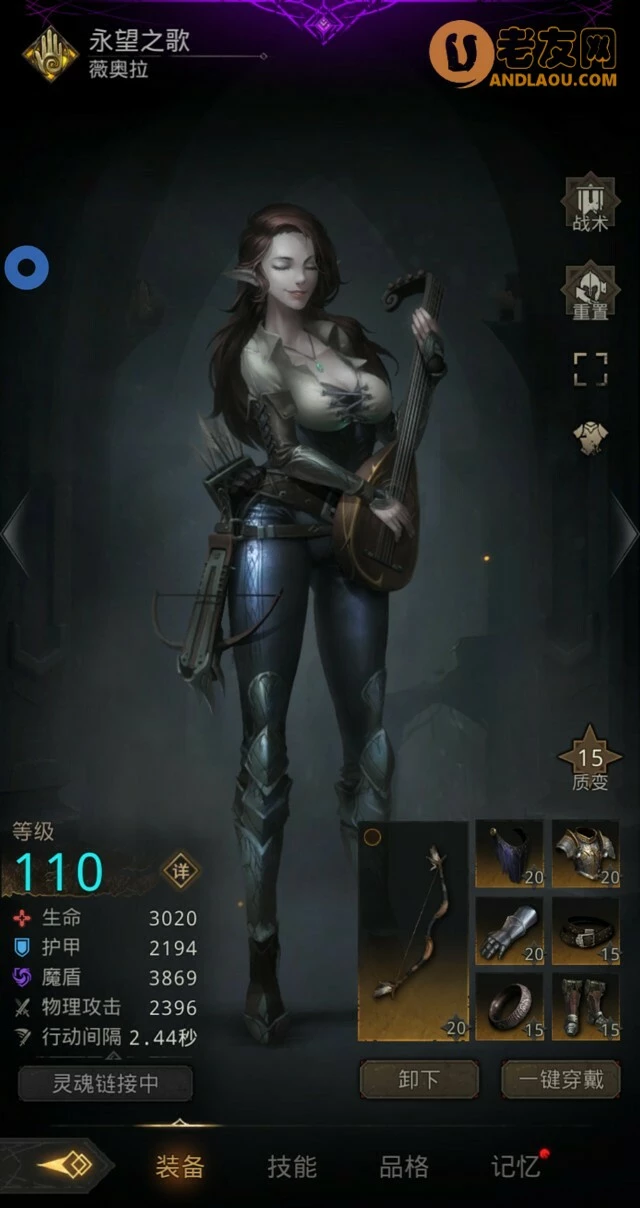Image resolution: width=640 pixels, height=1208 pixels.
Task: Switch to the 记忆 memory tab
Action: (x=516, y=1166)
